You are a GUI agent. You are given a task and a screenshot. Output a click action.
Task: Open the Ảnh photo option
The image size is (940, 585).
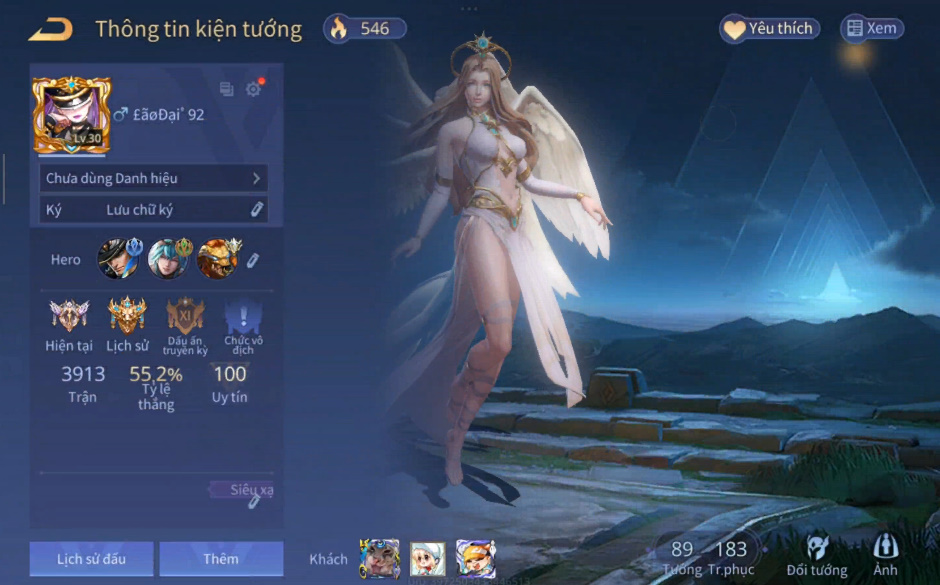pos(885,557)
